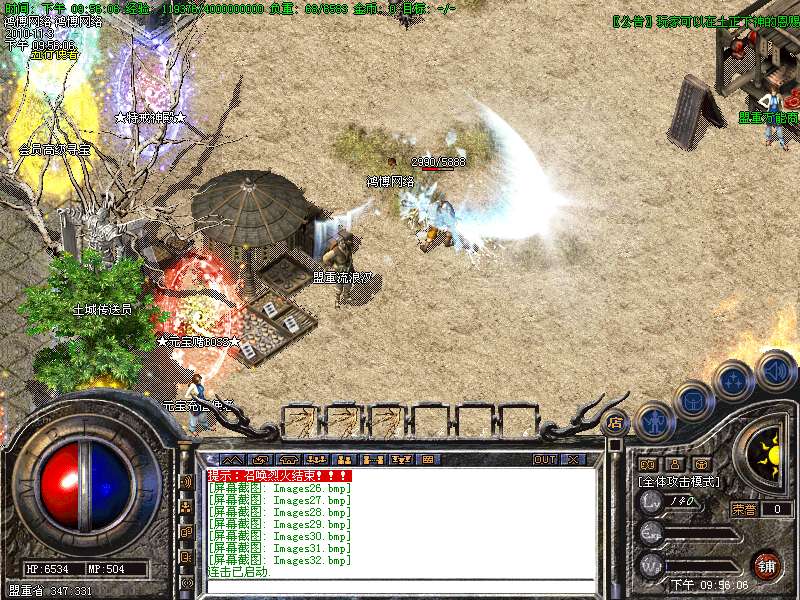The image size is (800, 600).
Task: Click the 荣誉 honor label
Action: [x=744, y=508]
